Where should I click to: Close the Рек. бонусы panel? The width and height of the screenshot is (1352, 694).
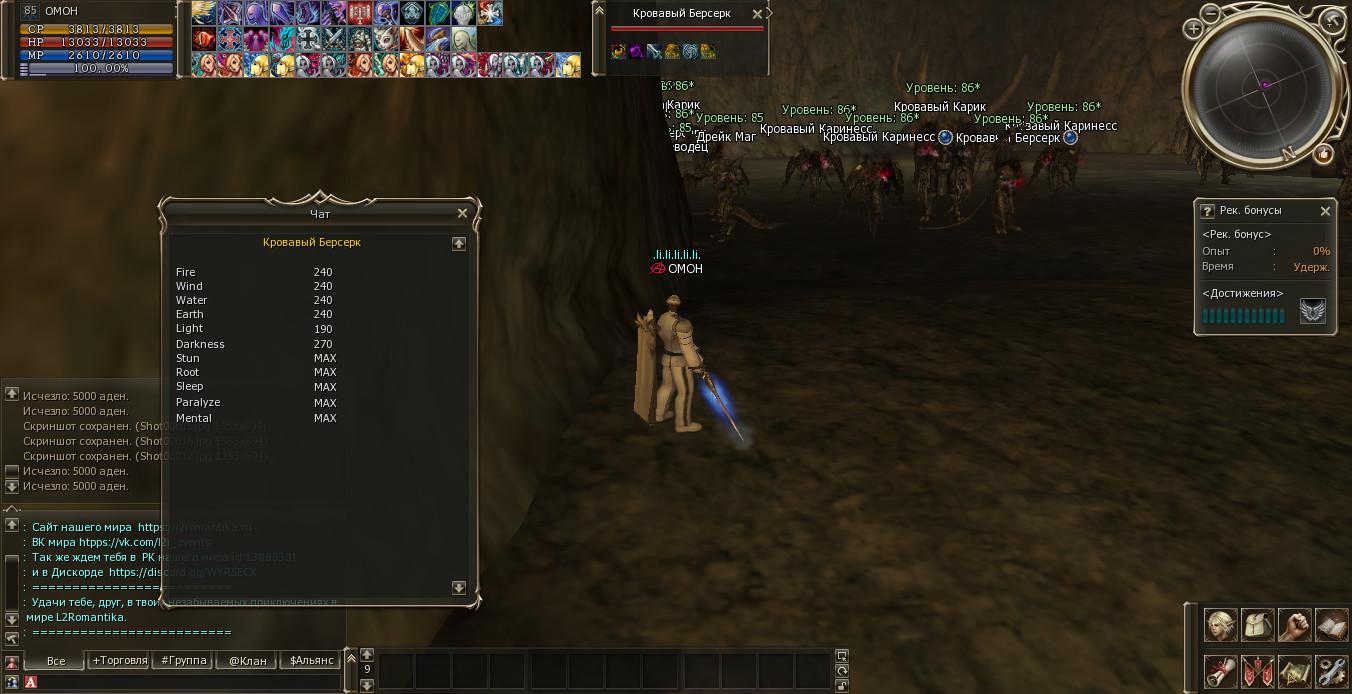click(1325, 211)
